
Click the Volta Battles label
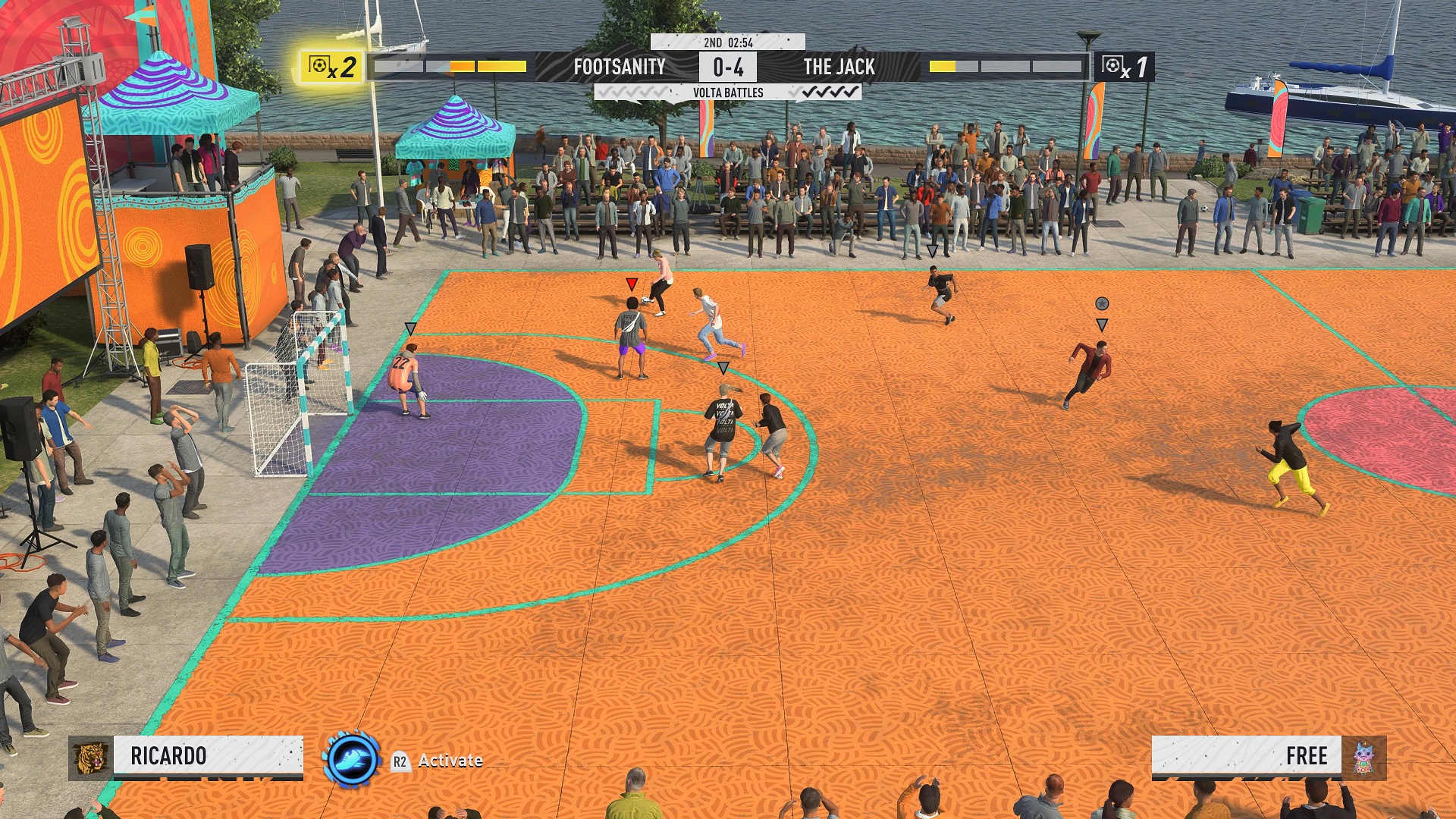(x=727, y=93)
